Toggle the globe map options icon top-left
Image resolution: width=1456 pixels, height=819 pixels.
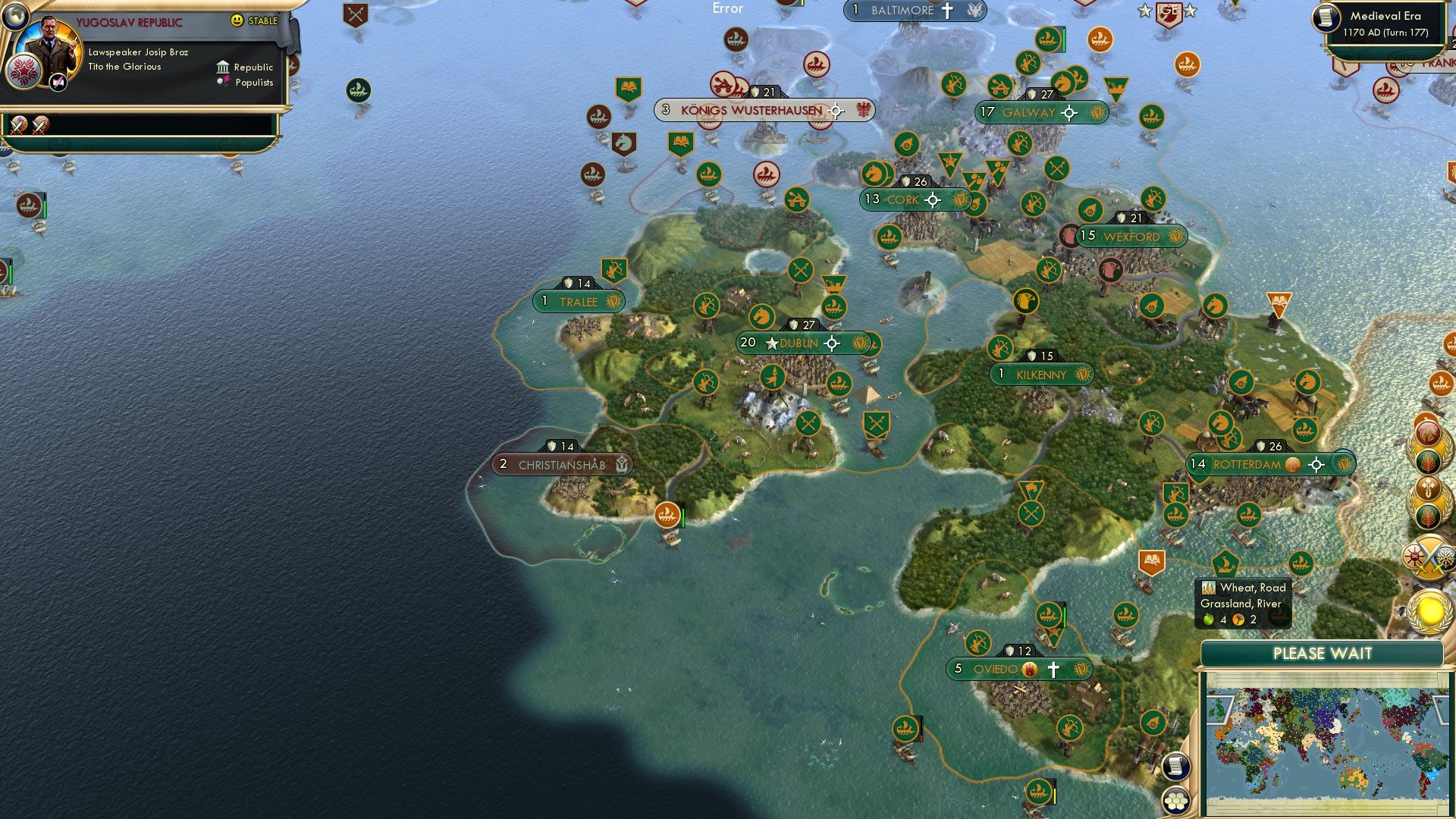click(x=15, y=17)
